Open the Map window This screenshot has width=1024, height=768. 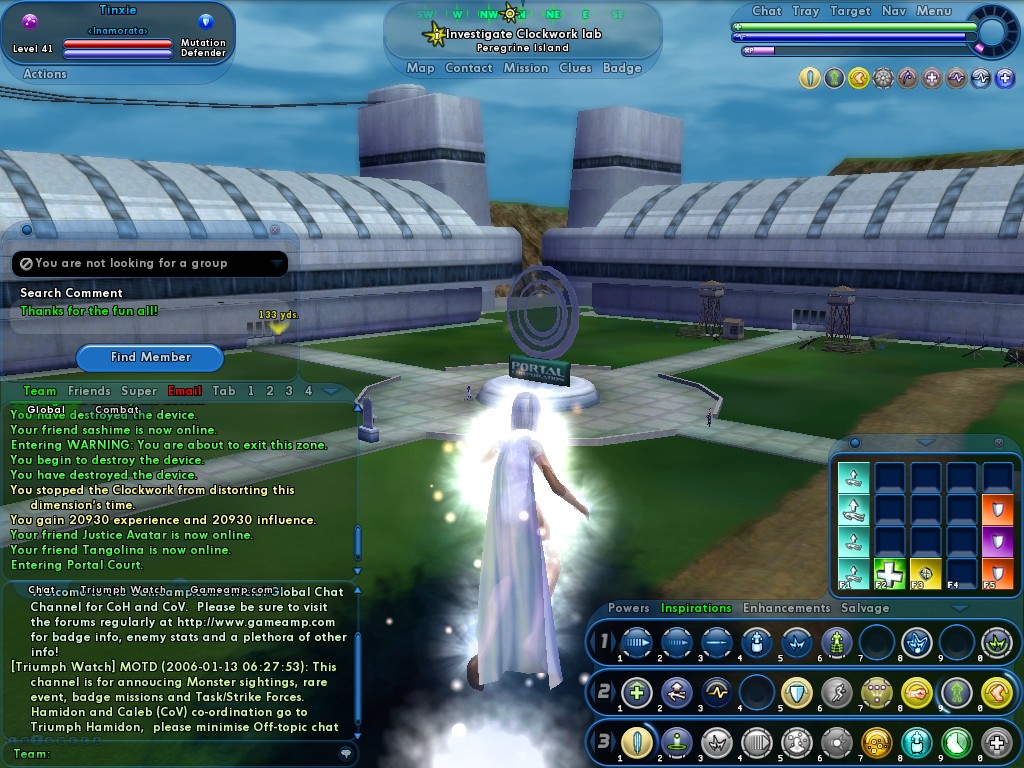pos(421,68)
